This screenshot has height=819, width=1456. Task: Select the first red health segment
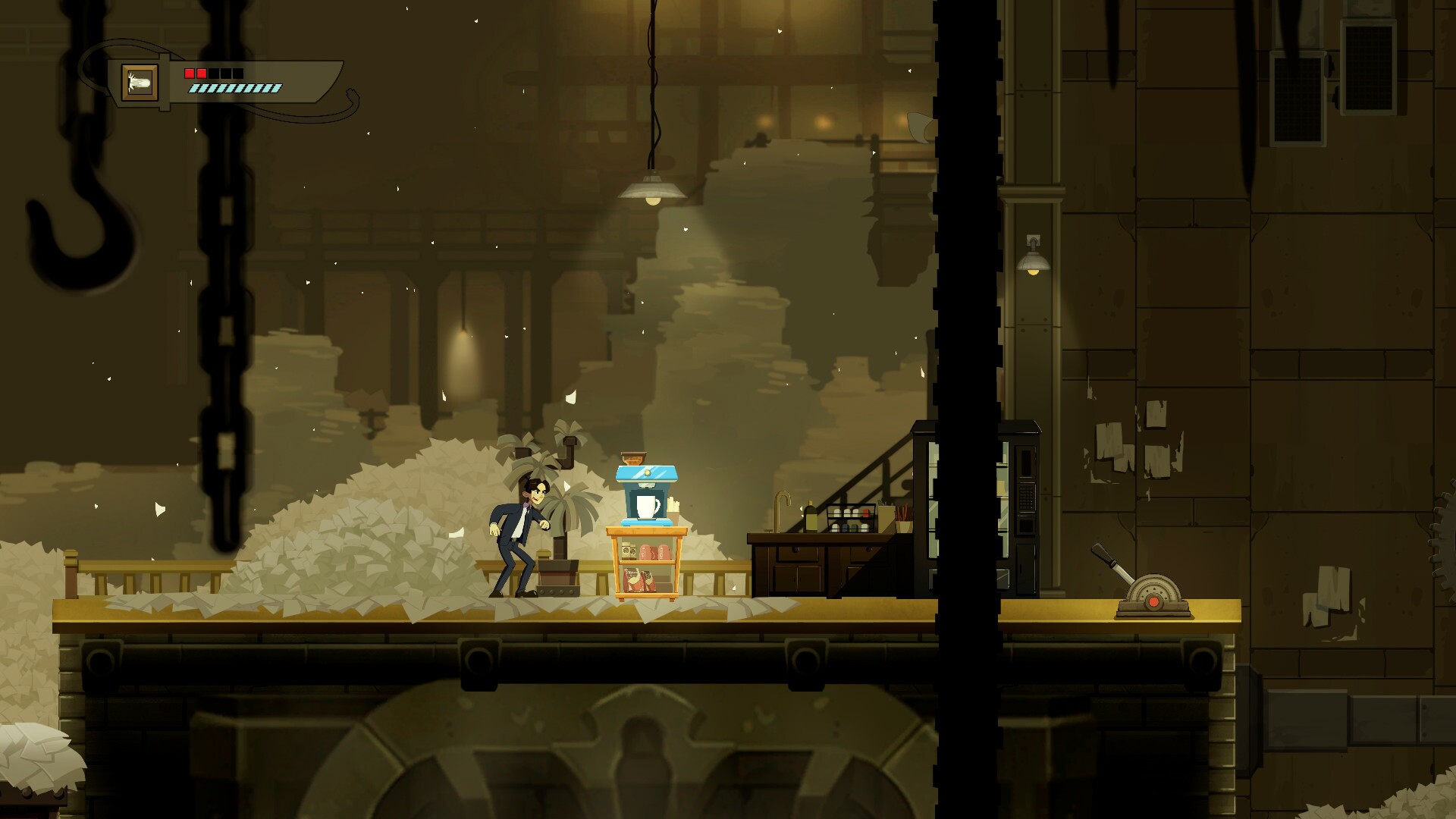click(190, 74)
